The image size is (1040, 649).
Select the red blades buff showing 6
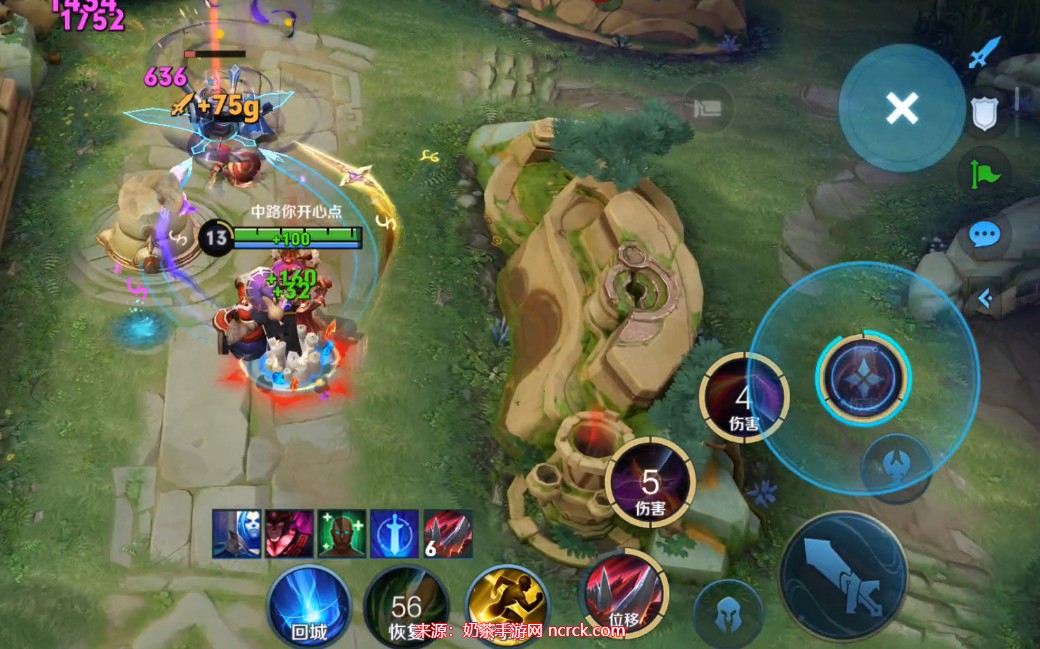click(x=447, y=533)
